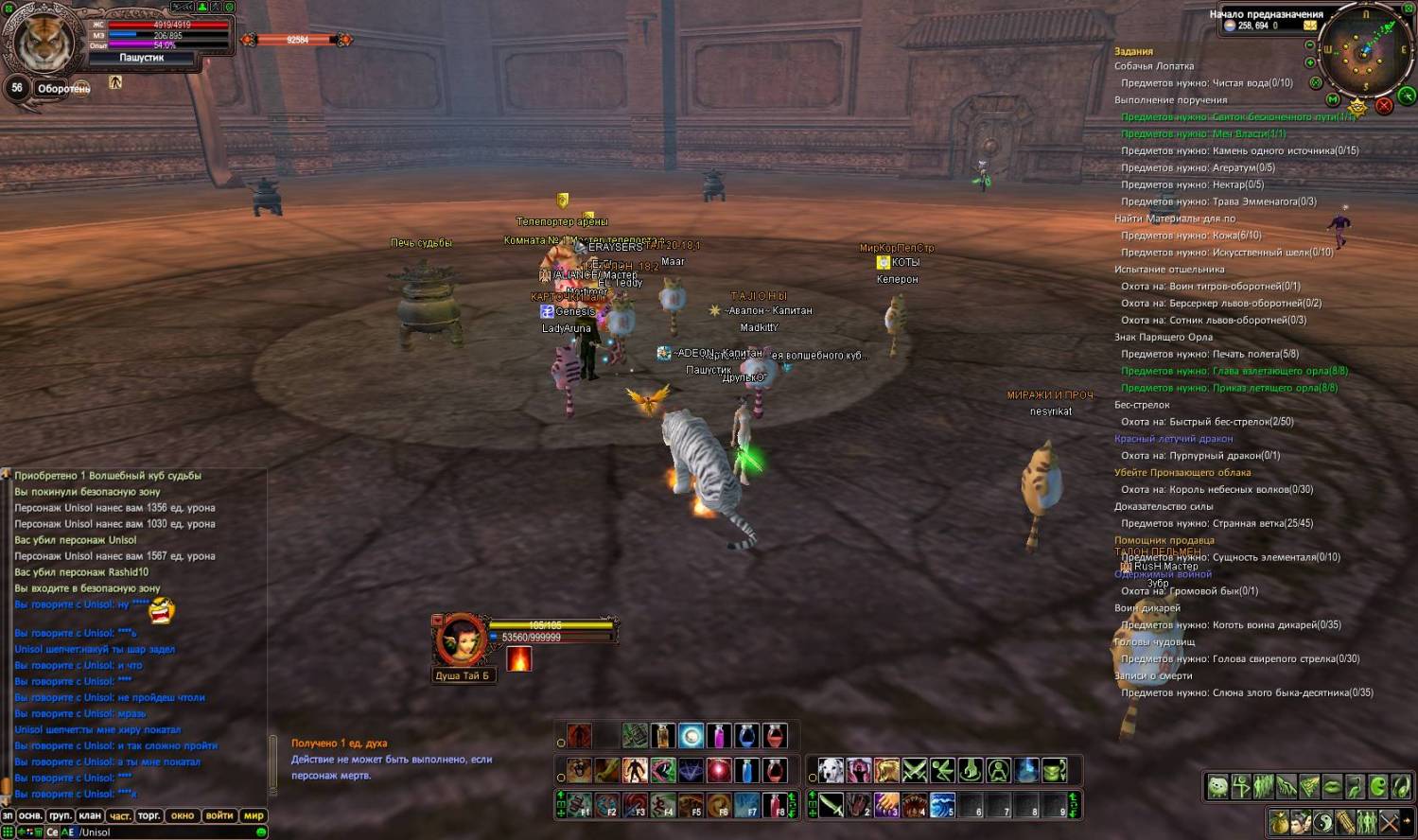1418x840 pixels.
Task: Use the green dagger skill in slot 1
Action: click(x=831, y=805)
